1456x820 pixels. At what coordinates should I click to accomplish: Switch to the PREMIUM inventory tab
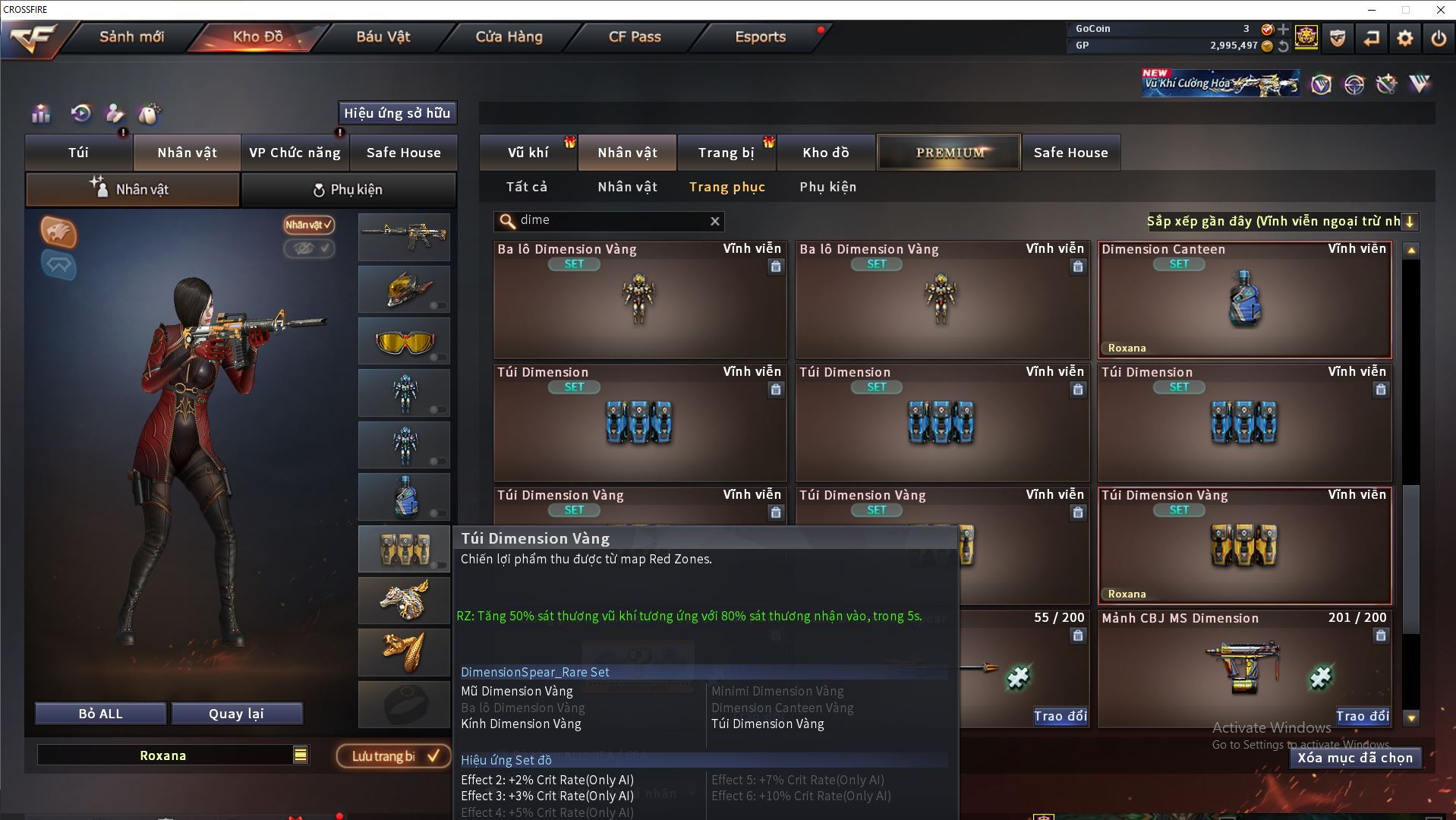point(950,153)
